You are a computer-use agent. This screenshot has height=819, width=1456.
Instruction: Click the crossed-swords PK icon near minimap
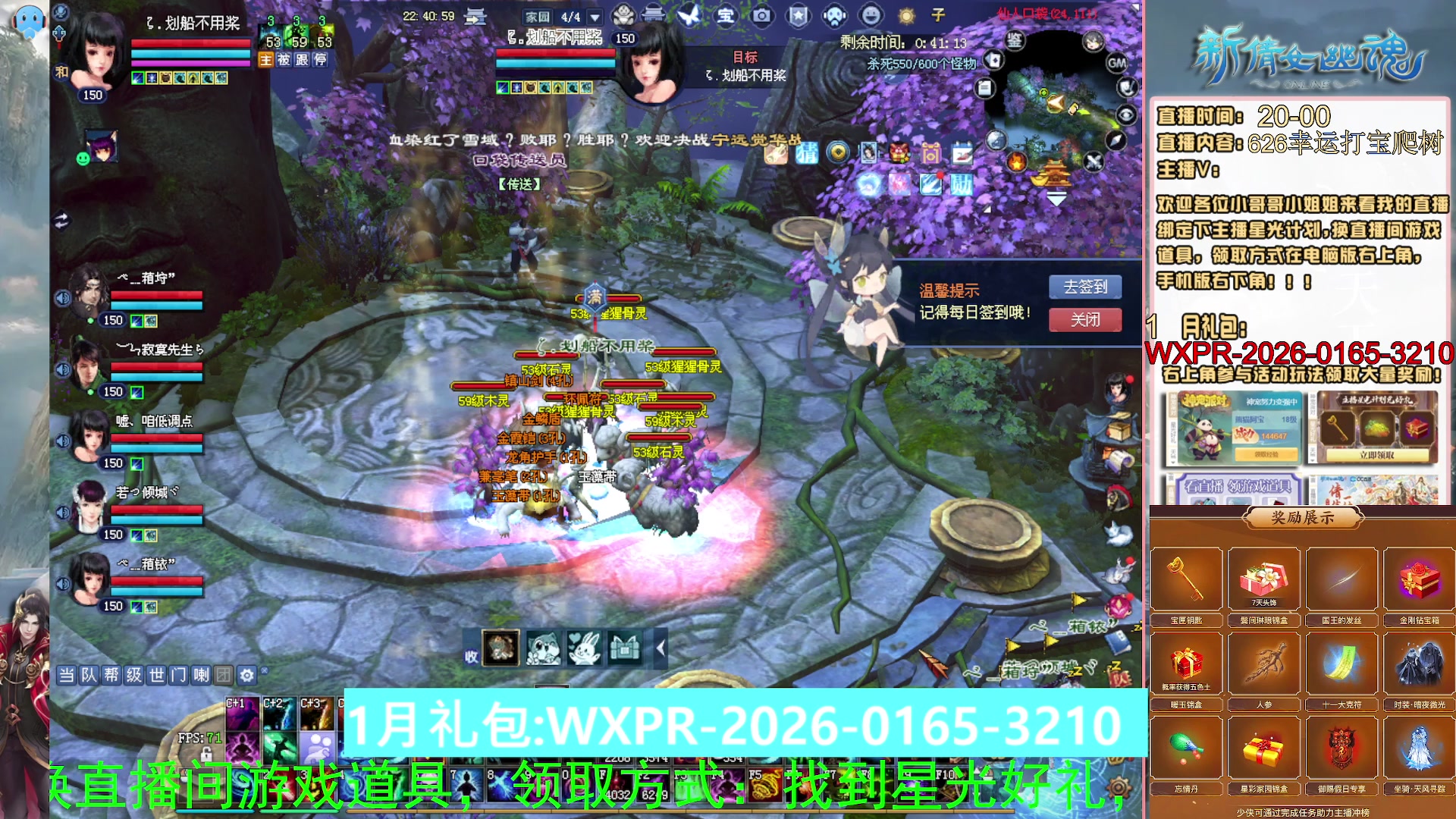tap(1095, 162)
